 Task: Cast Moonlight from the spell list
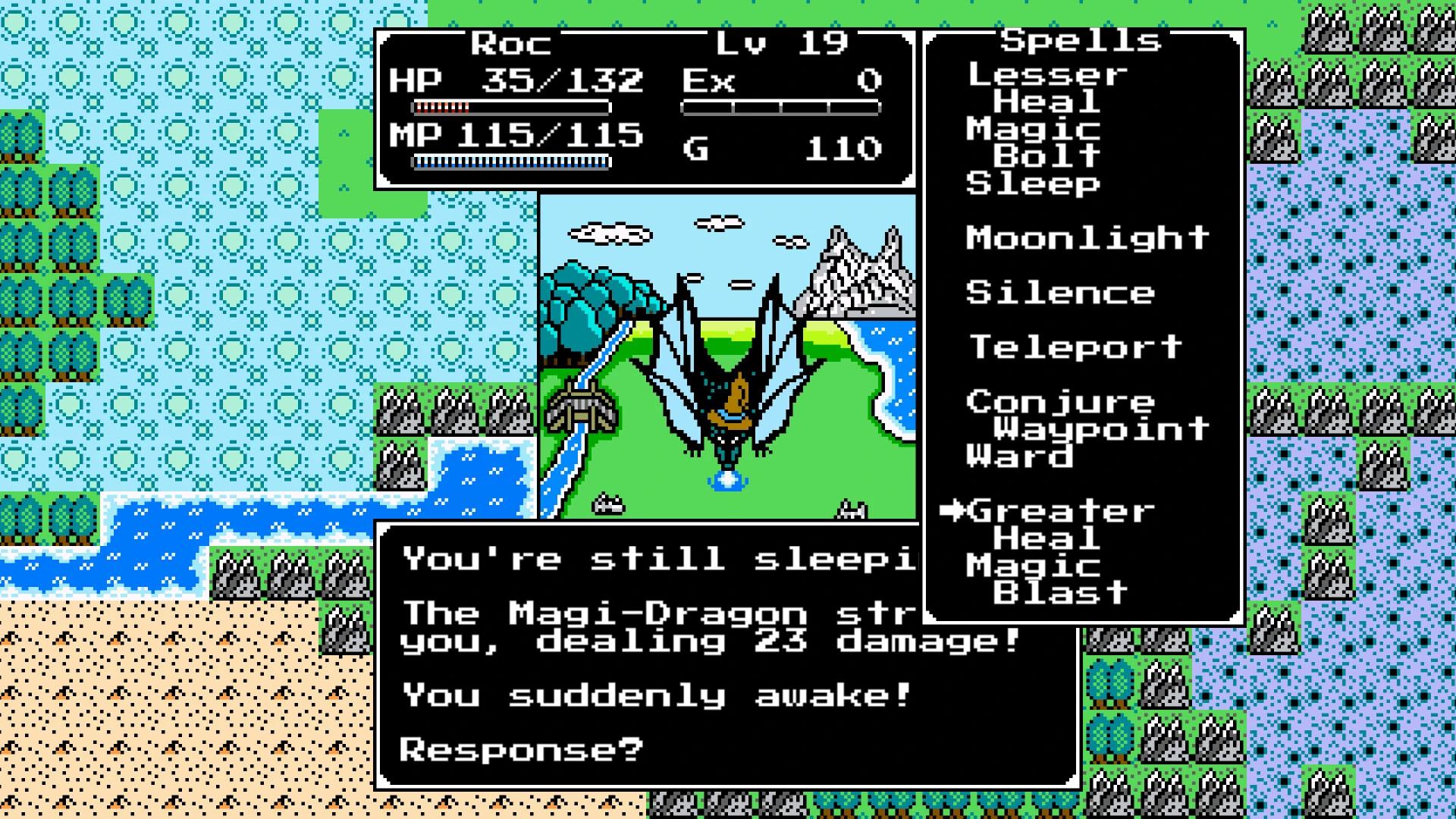[x=1086, y=237]
